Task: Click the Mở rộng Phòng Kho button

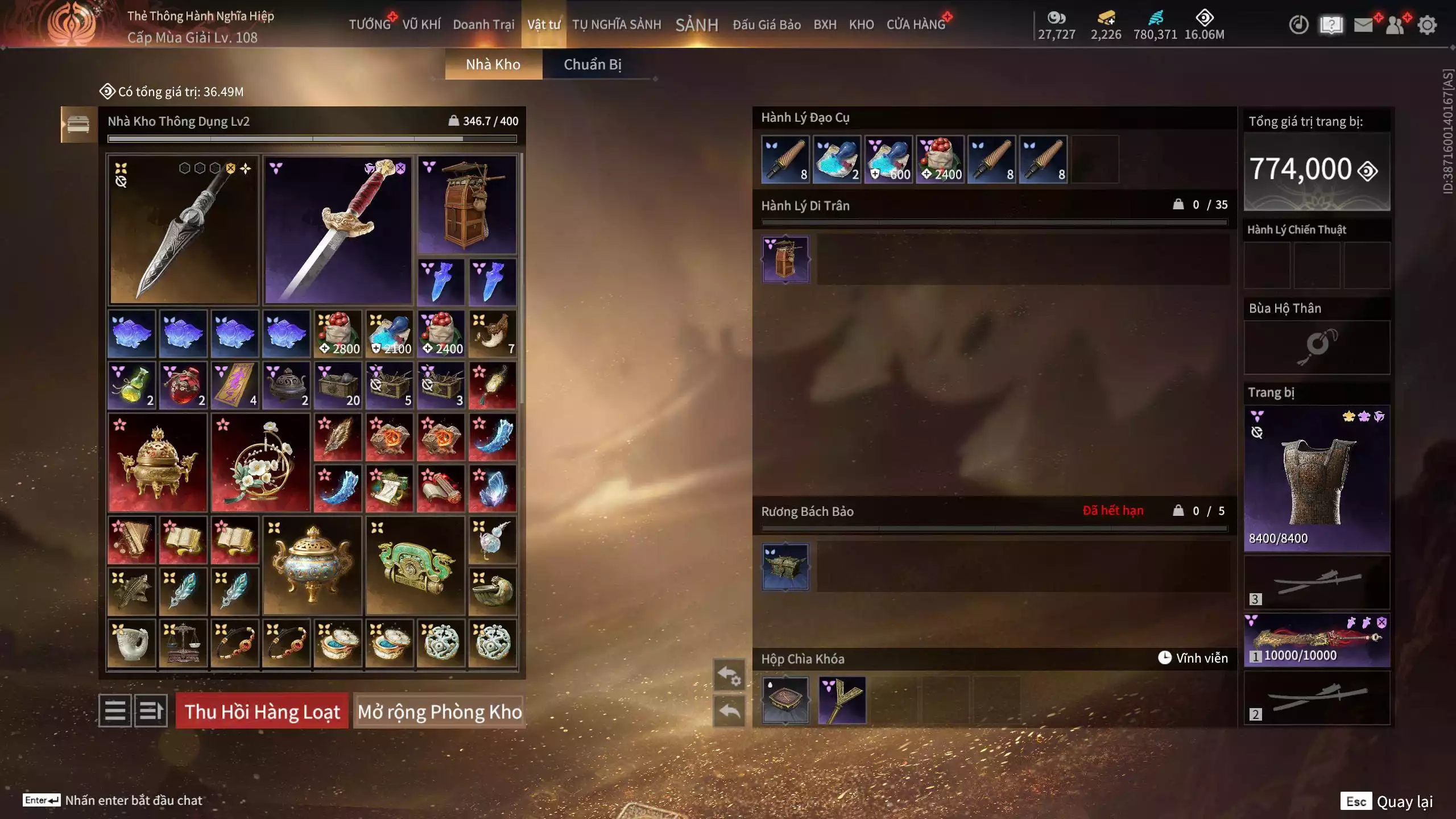Action: tap(439, 712)
